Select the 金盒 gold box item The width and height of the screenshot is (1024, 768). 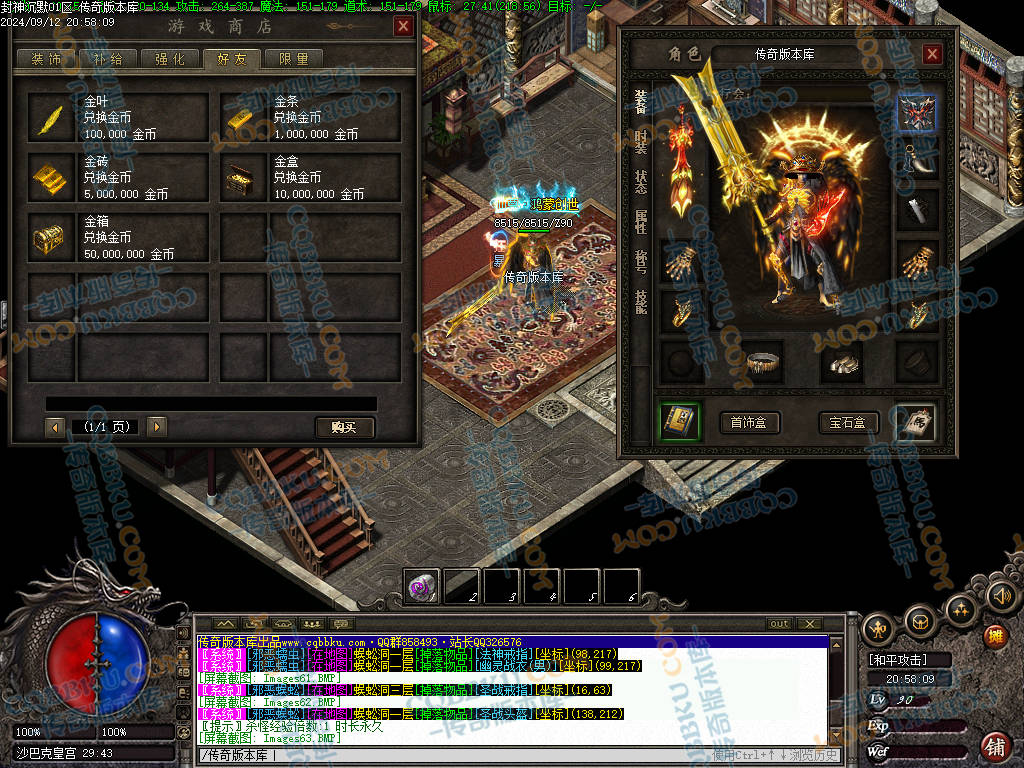coord(310,178)
